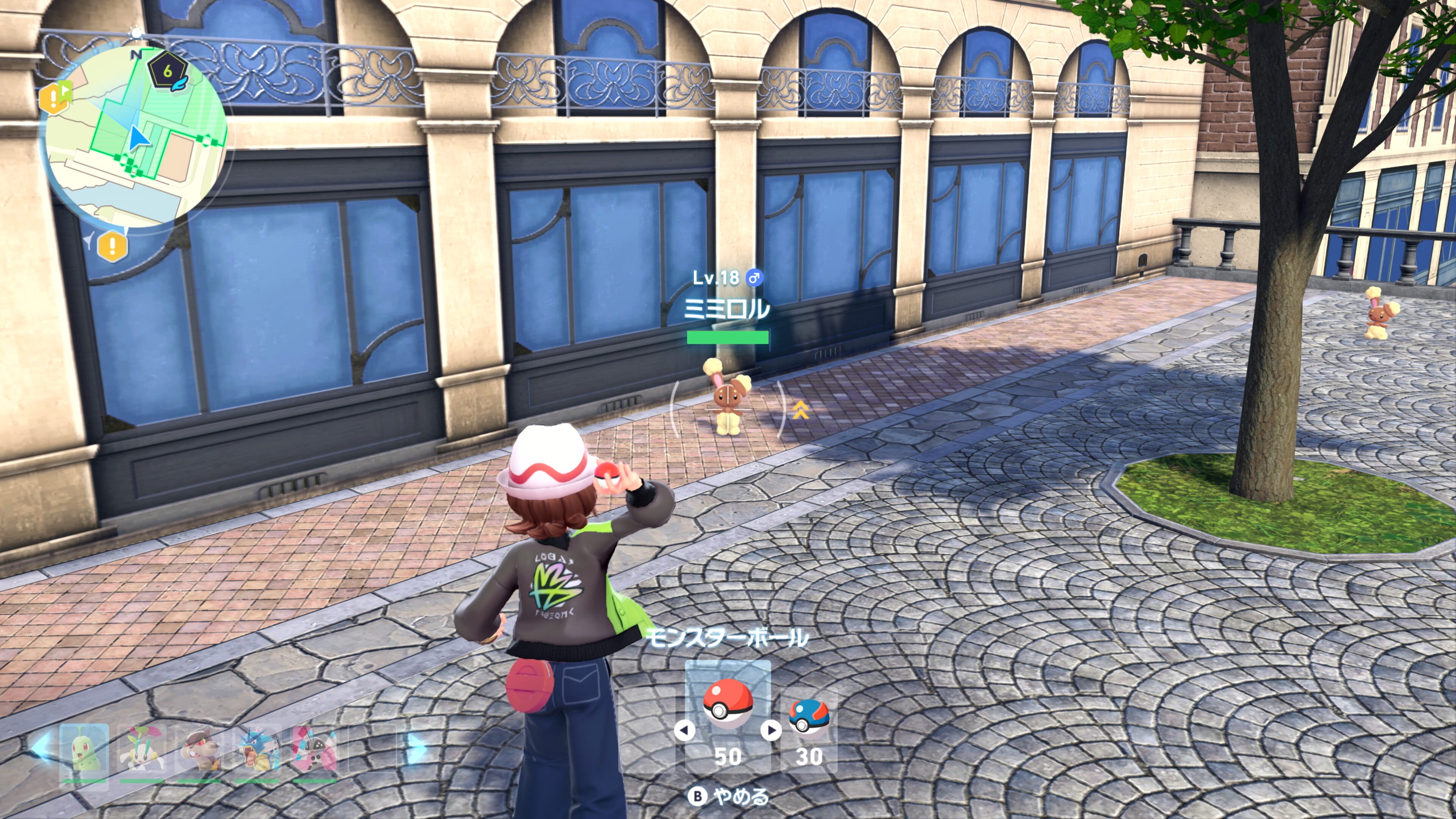The width and height of the screenshot is (1456, 819).
Task: Cycle ball selection with the left arrow
Action: (x=684, y=730)
